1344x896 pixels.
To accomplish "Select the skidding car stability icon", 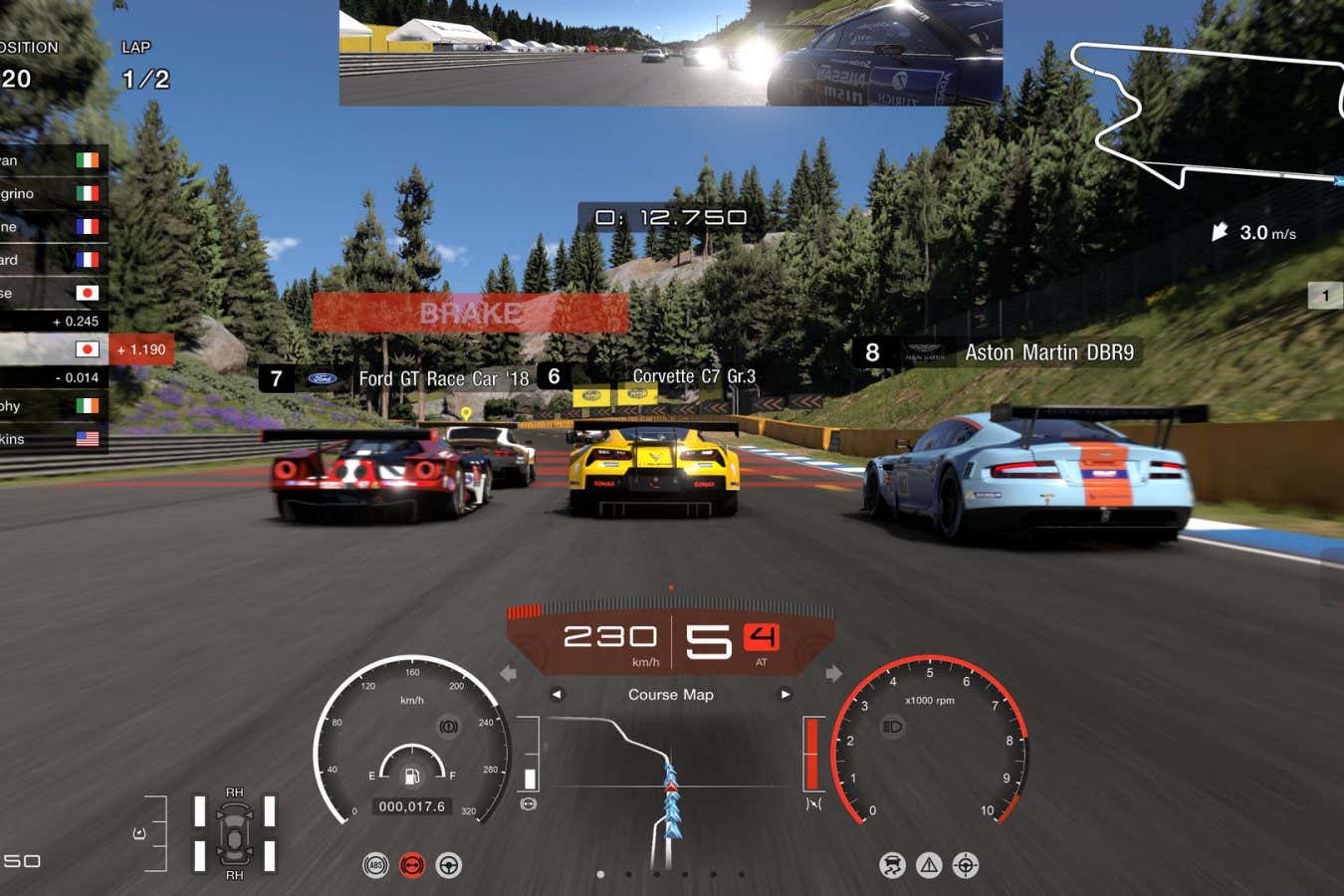I will [892, 865].
